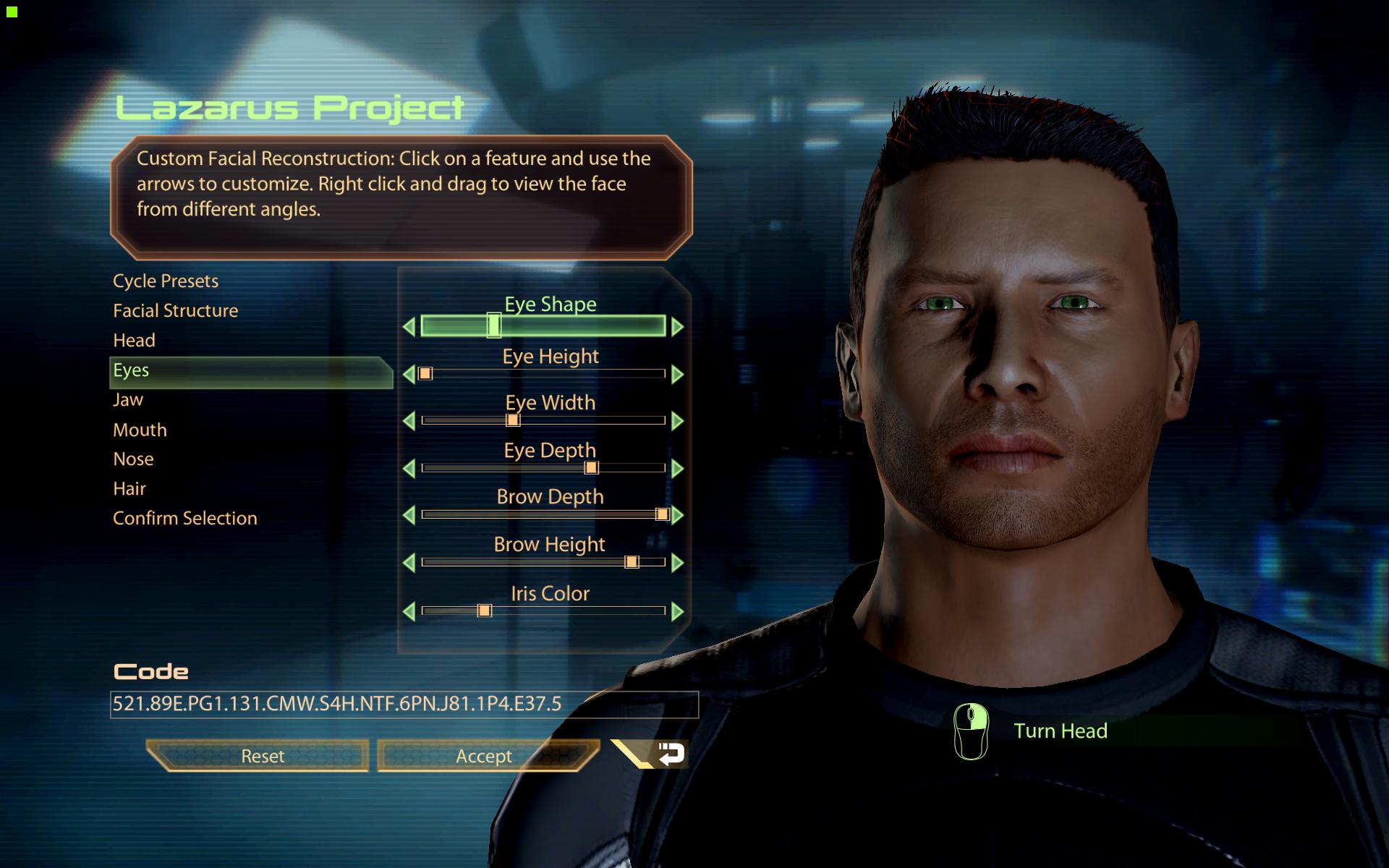Select the Nose category

point(134,459)
